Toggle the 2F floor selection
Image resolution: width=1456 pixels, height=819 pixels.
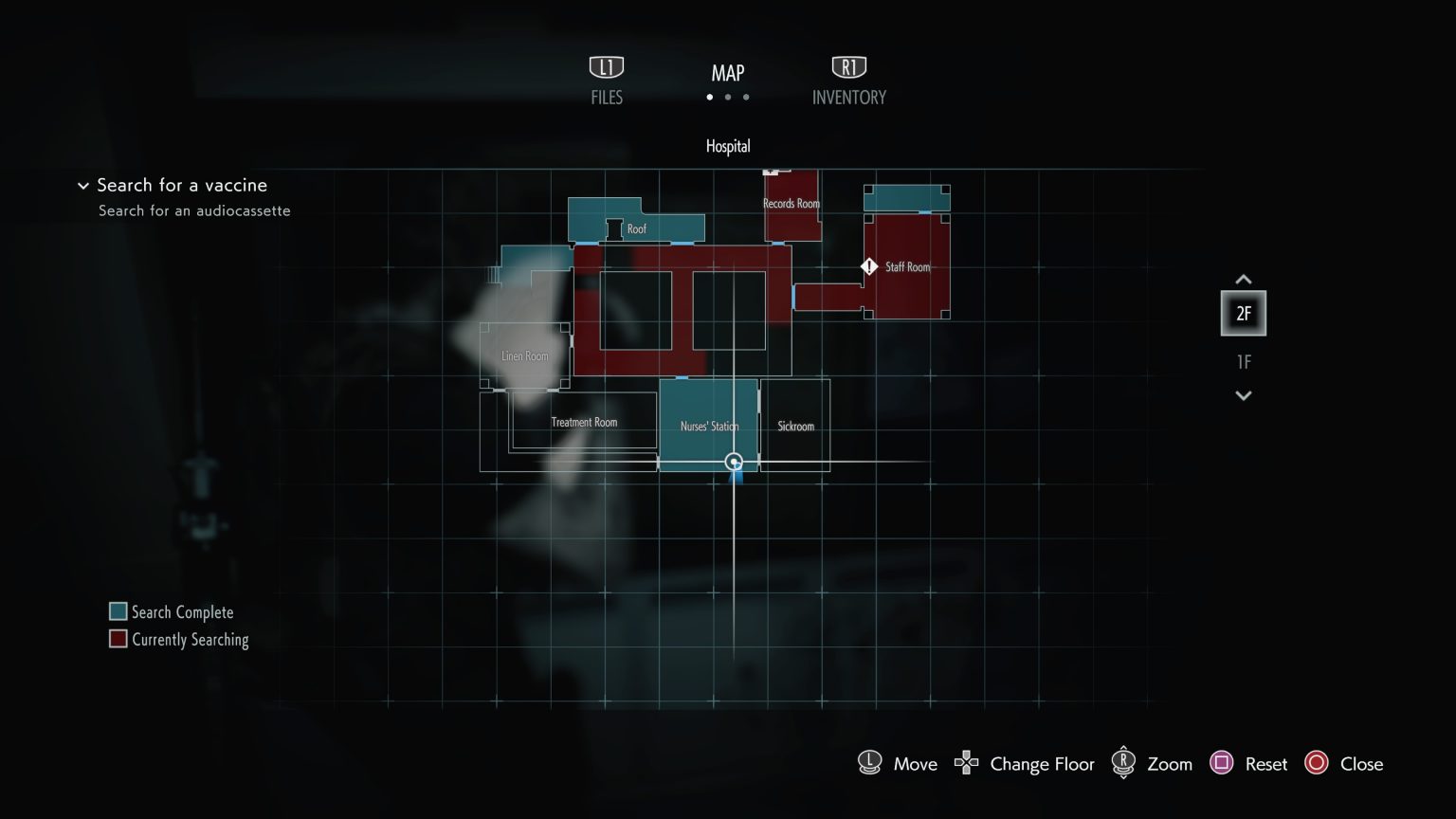(1243, 313)
